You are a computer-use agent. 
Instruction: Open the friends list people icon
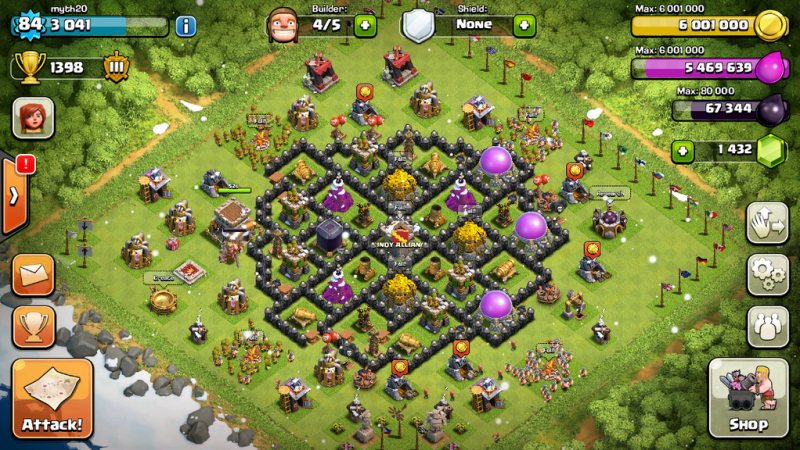[x=767, y=325]
